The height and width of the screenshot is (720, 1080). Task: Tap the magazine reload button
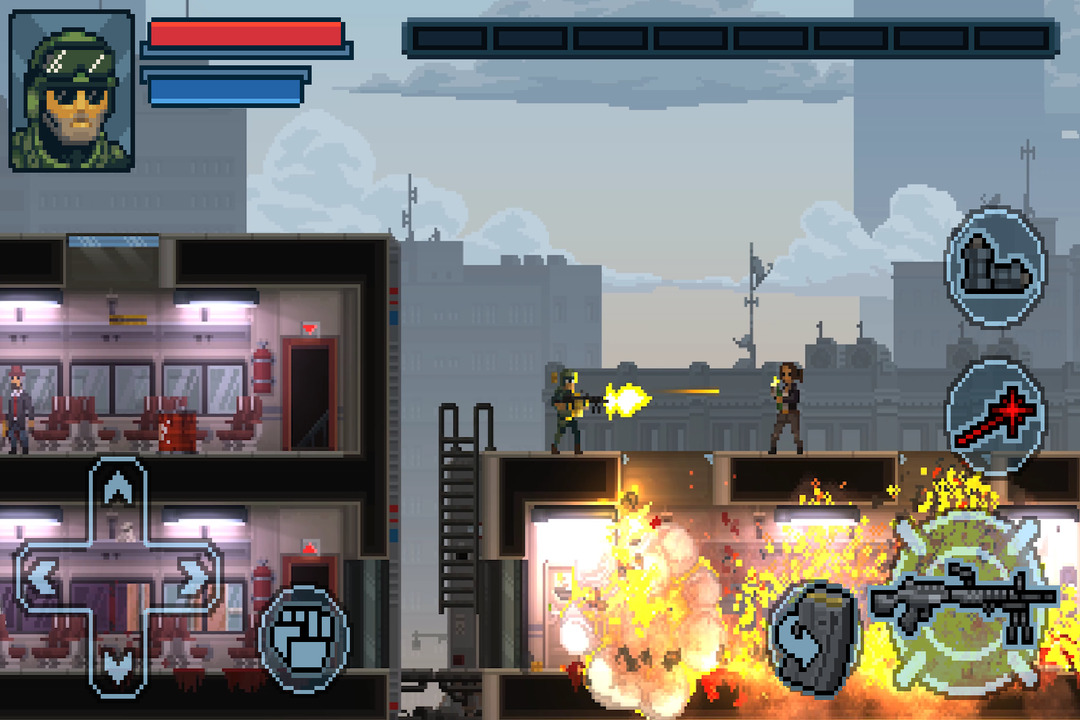click(x=814, y=637)
